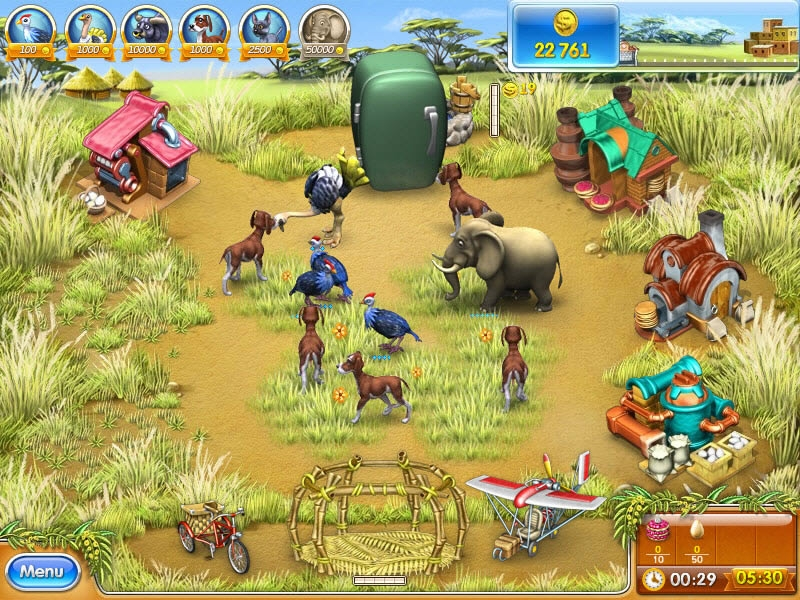This screenshot has height=600, width=800.
Task: Buy a cat for 2500 coins
Action: [x=262, y=28]
